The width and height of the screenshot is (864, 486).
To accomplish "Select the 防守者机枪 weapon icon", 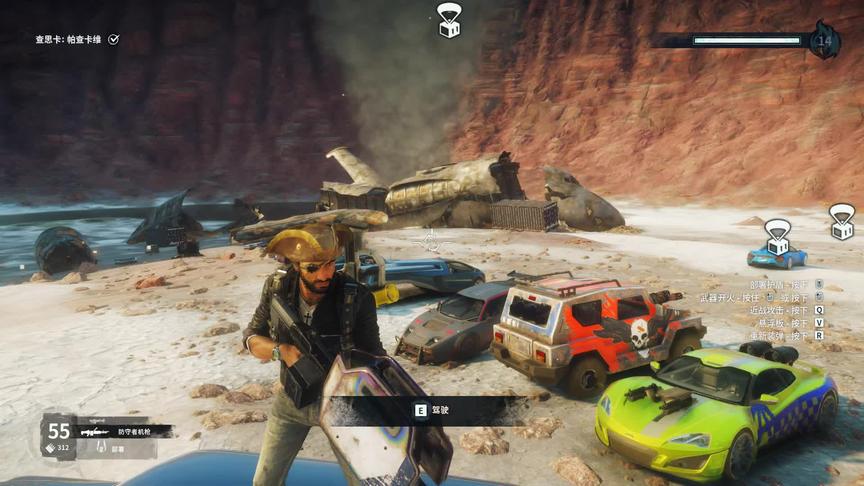I will click(x=93, y=431).
